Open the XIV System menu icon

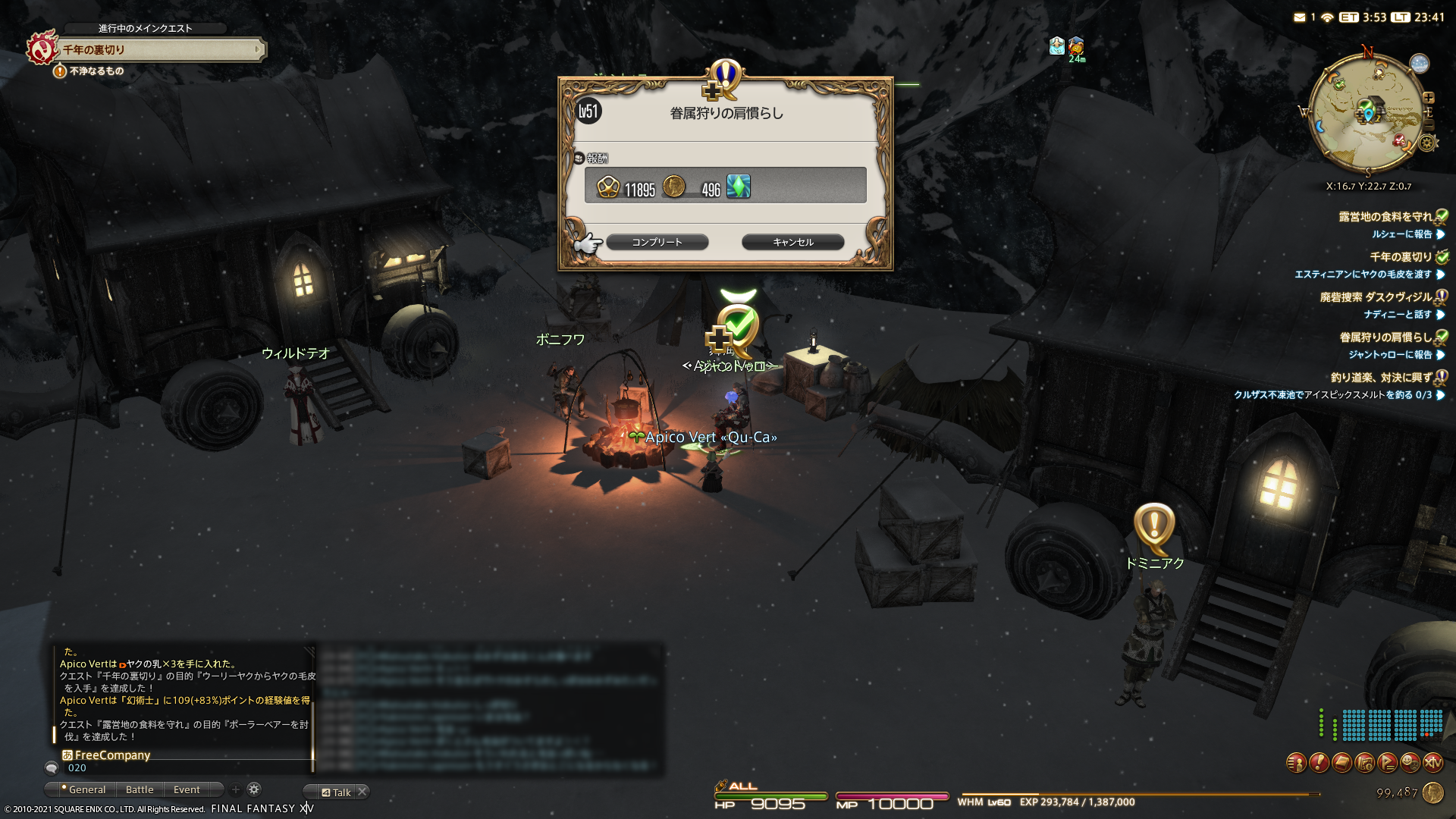click(x=1432, y=763)
